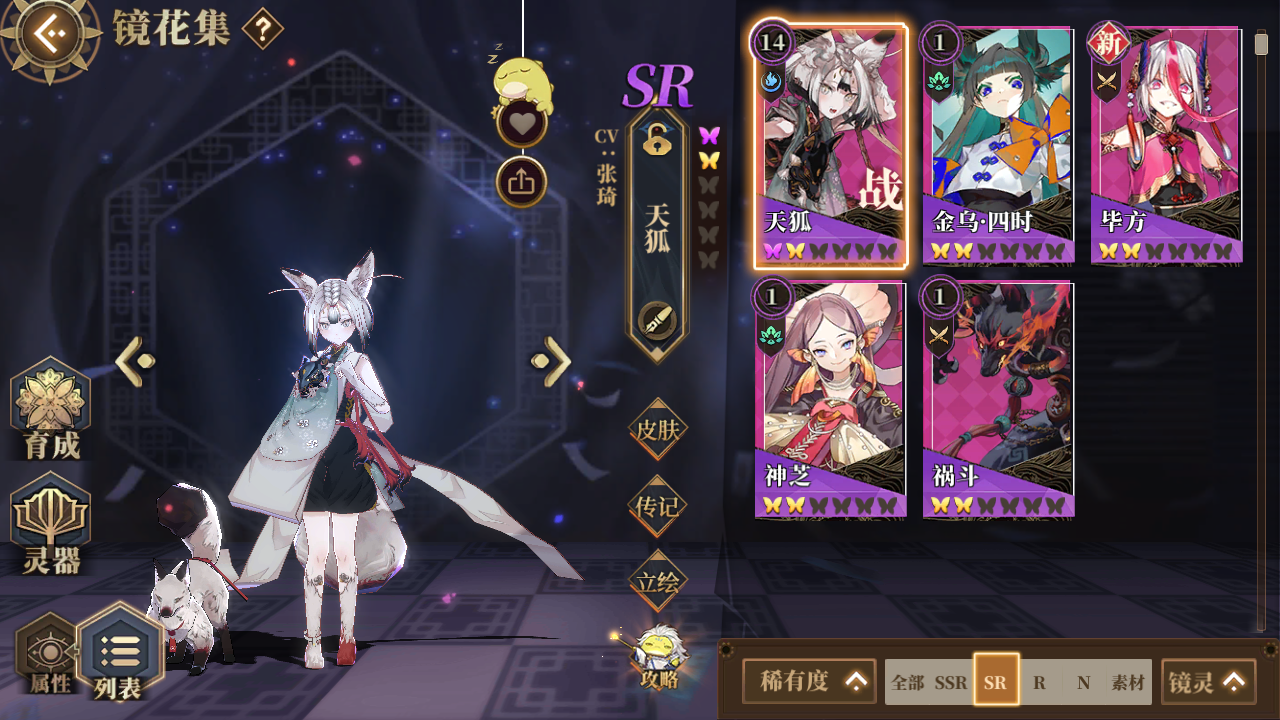
Task: Select the 金乌·四时 card
Action: point(997,145)
